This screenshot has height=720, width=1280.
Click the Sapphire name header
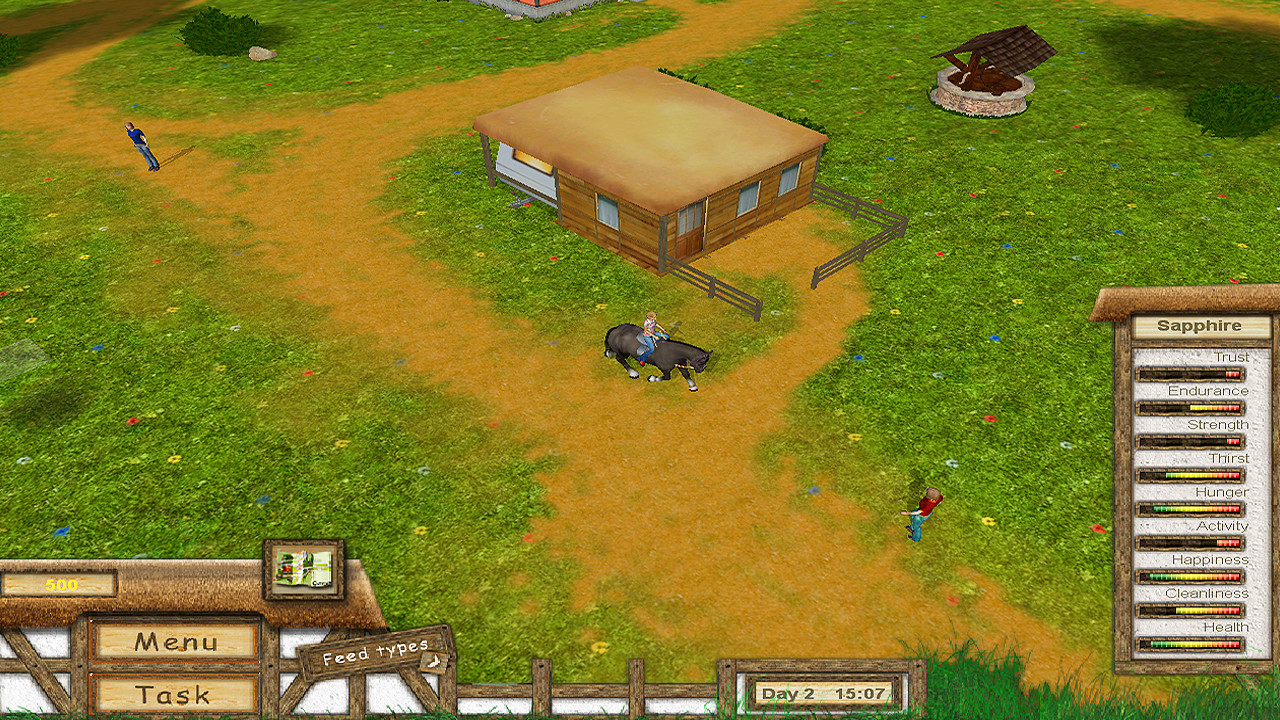[1199, 326]
